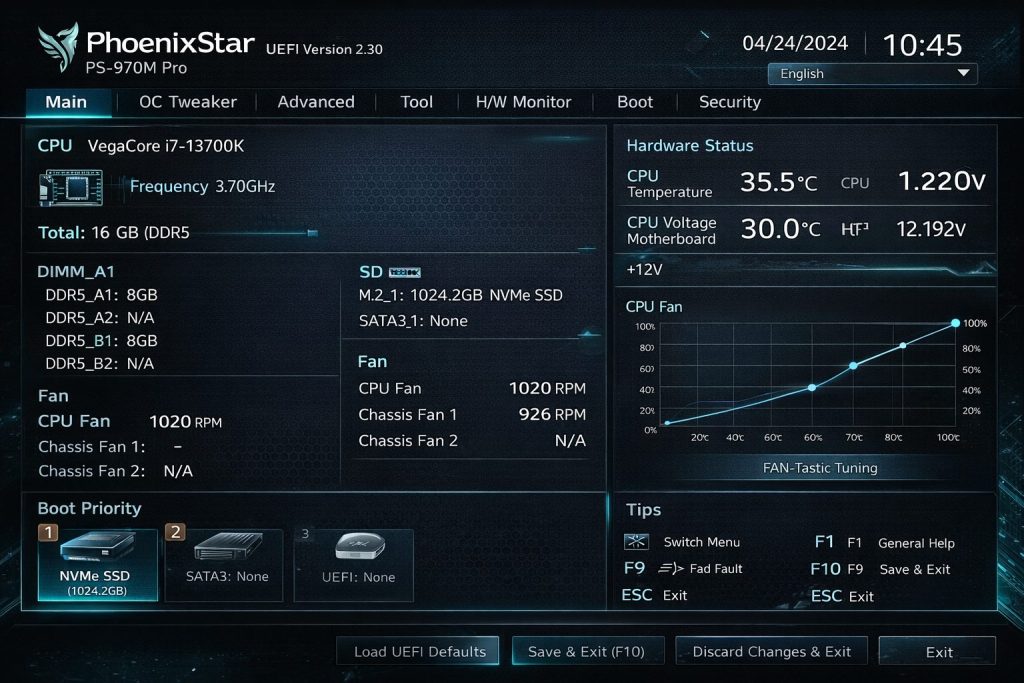Screen dimensions: 1024x683
Task: Click the bottom-right Exit button
Action: (938, 652)
